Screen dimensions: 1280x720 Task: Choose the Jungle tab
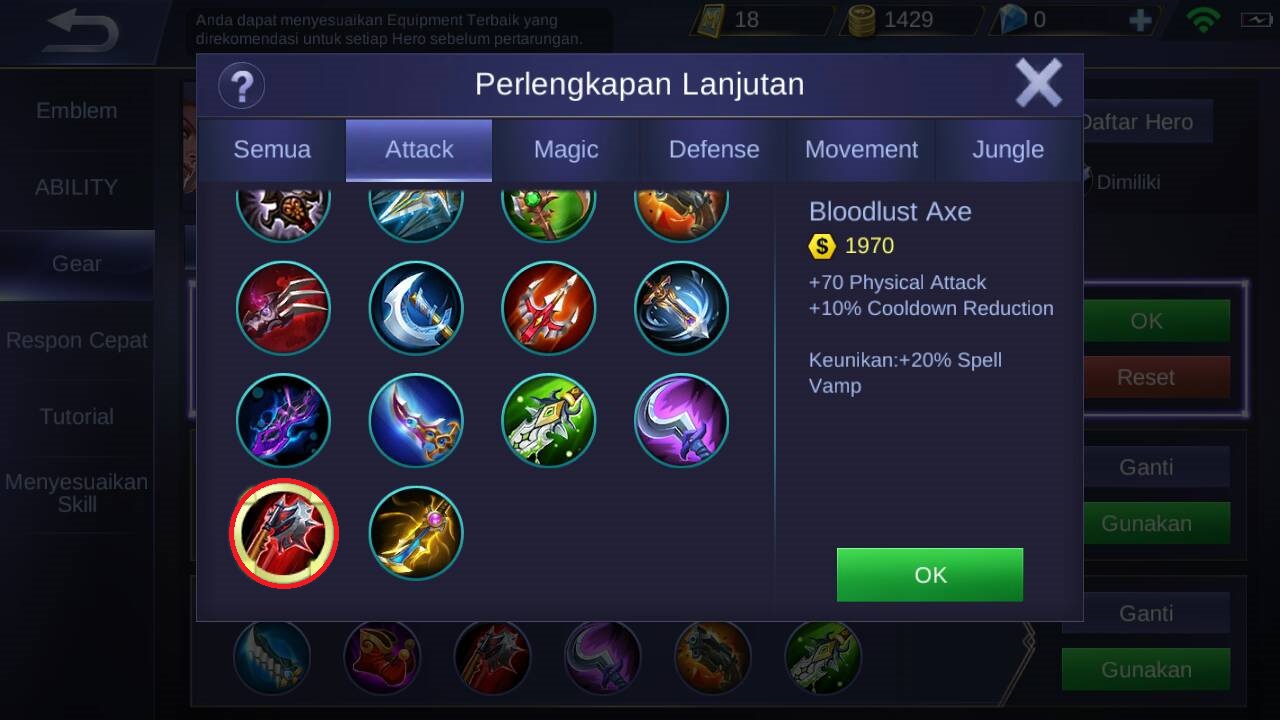(x=1008, y=150)
